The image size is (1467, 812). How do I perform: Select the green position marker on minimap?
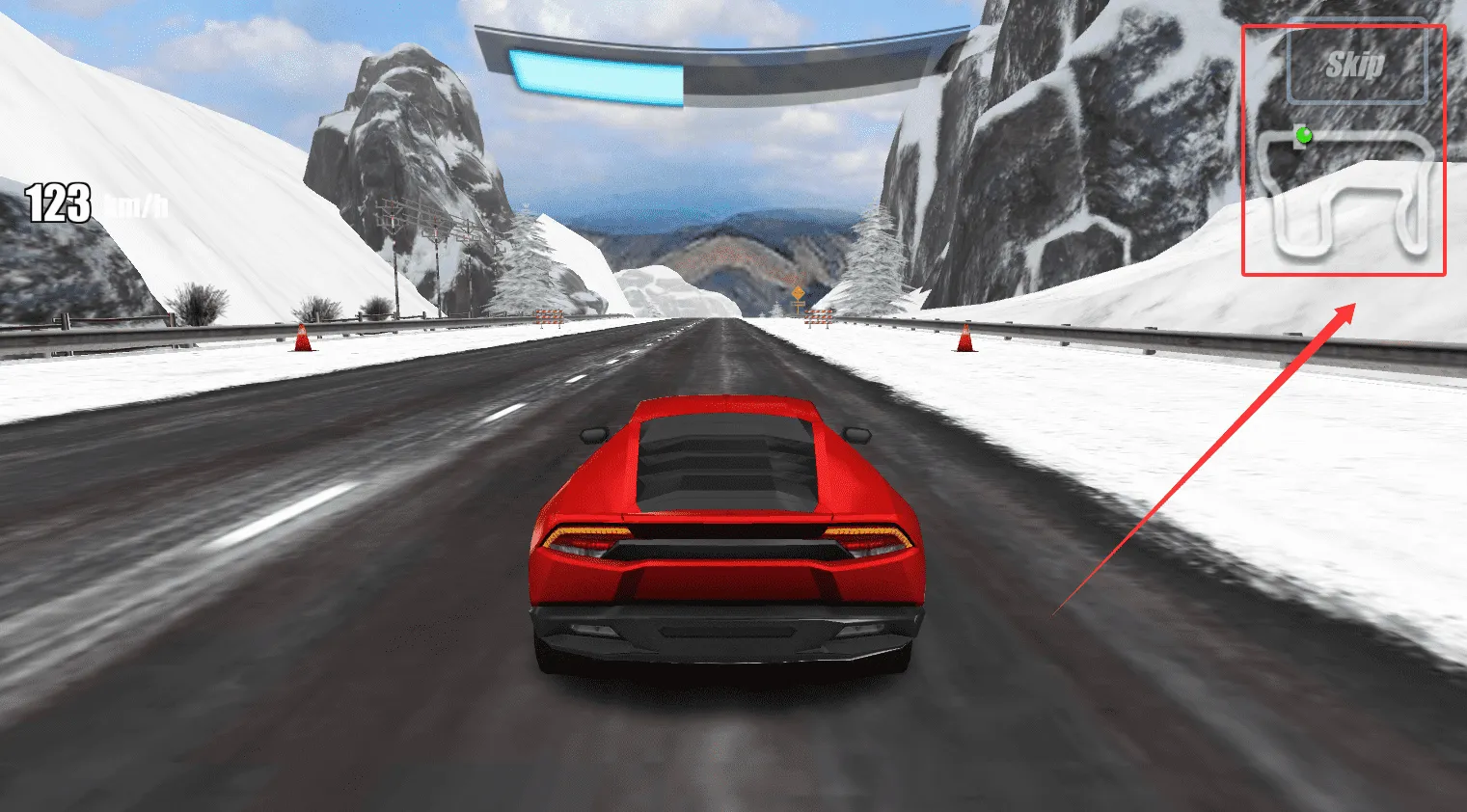tap(1304, 135)
